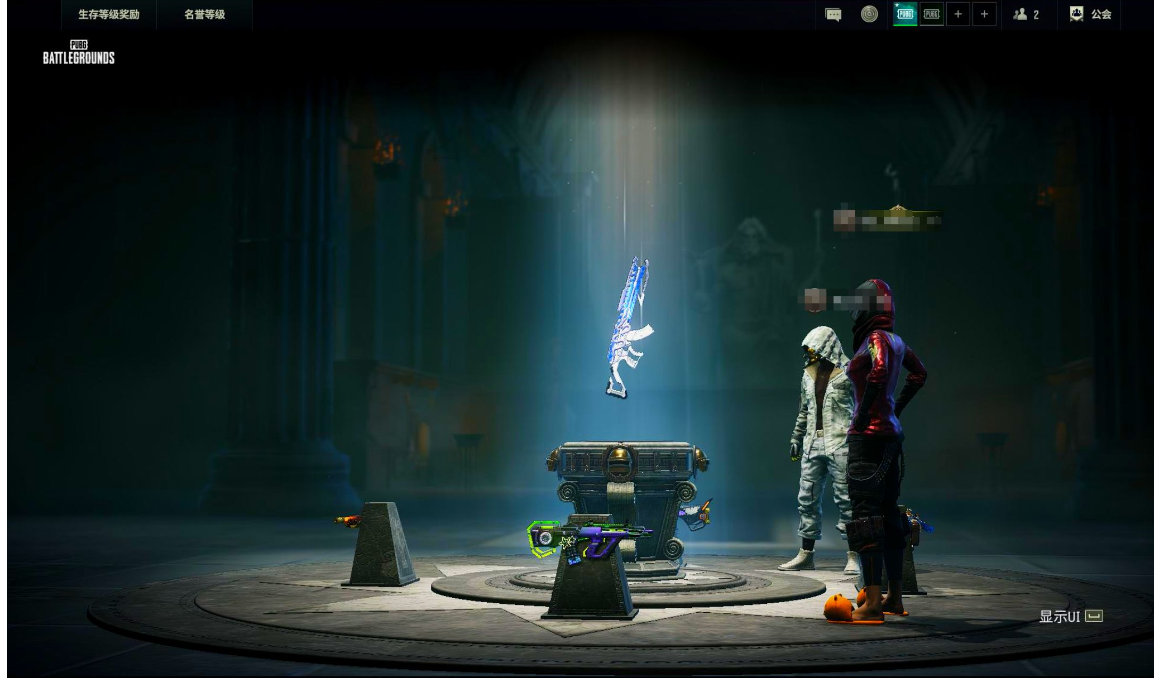Click 显示UI to show the interface

coord(1070,616)
